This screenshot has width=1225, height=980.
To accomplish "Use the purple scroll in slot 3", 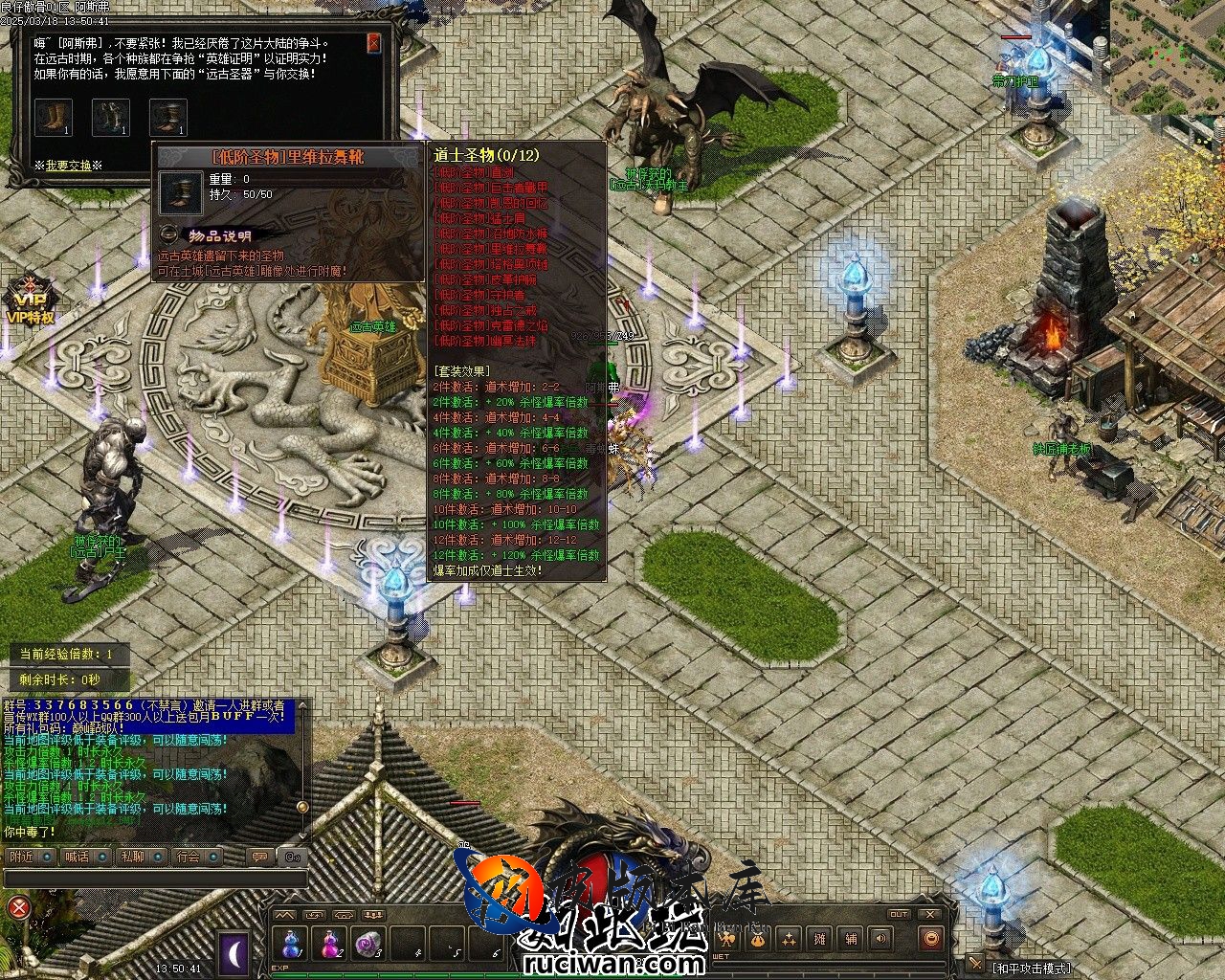I will point(369,945).
